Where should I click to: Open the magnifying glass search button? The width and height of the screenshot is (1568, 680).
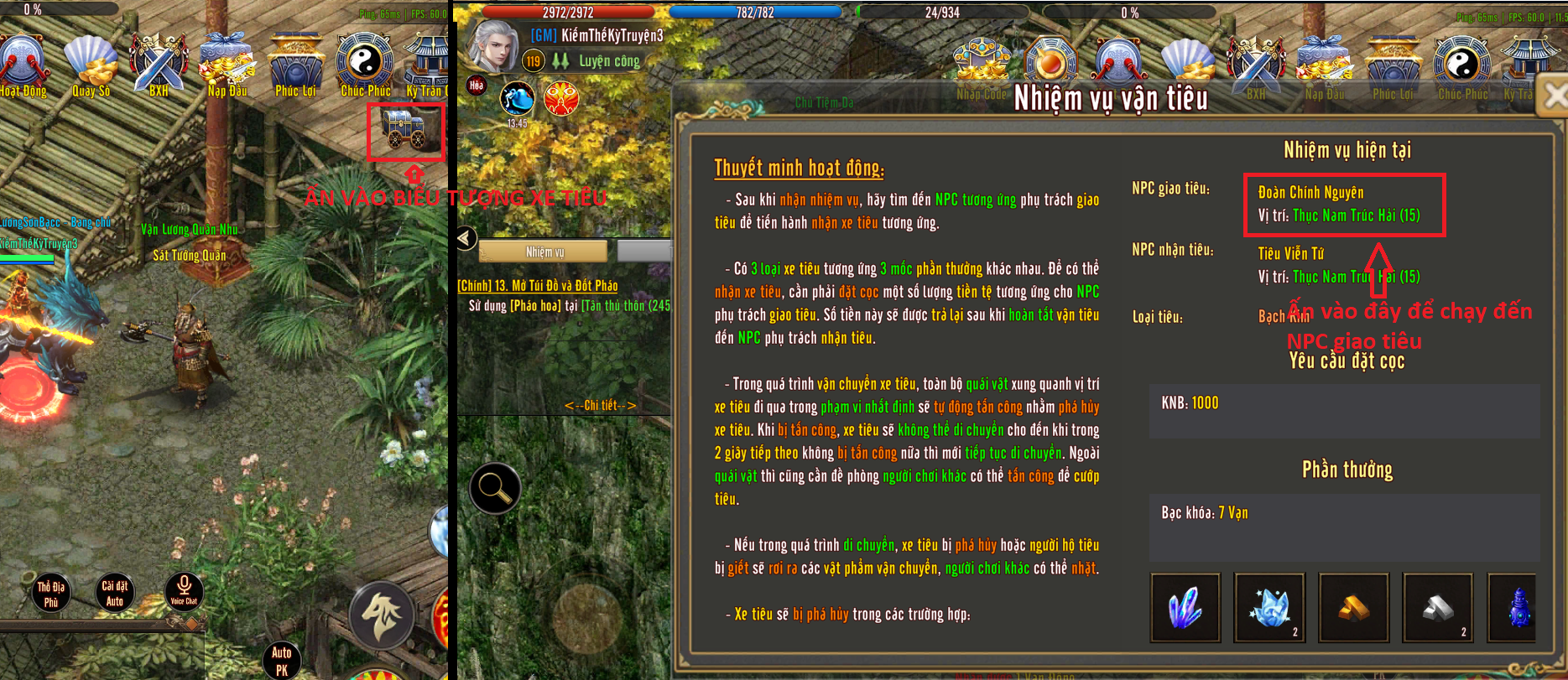[x=494, y=488]
